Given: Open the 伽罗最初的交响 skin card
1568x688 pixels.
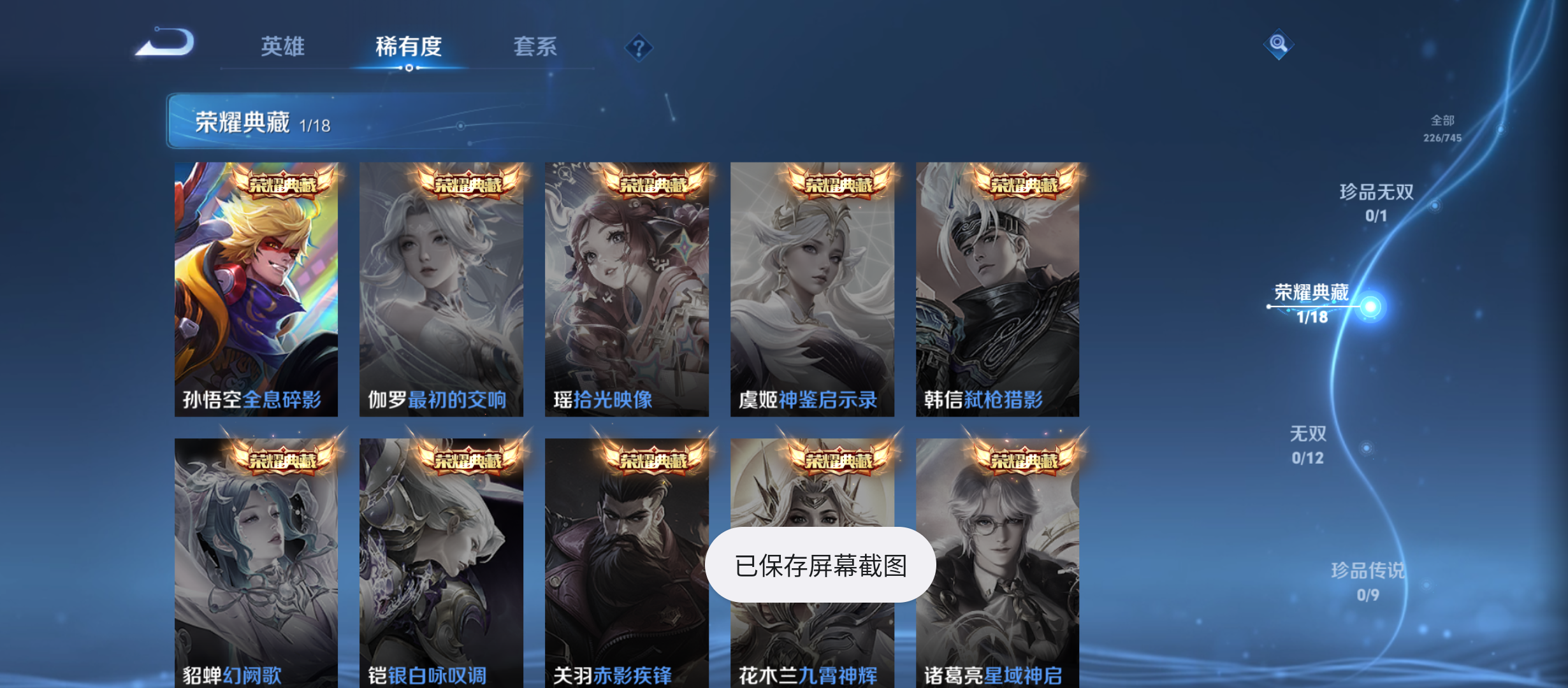Looking at the screenshot, I should point(442,287).
